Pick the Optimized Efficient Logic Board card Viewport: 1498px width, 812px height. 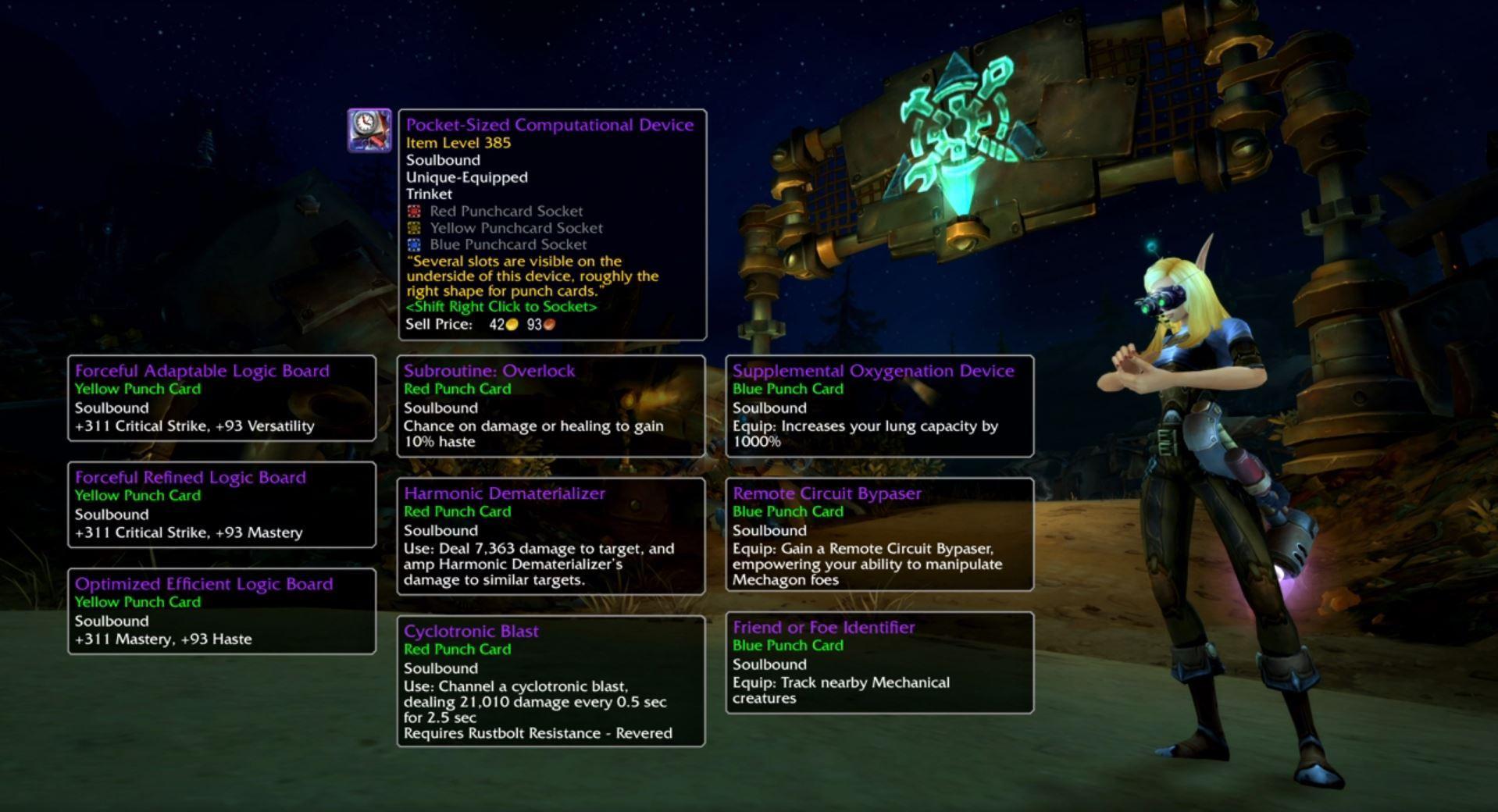click(222, 611)
